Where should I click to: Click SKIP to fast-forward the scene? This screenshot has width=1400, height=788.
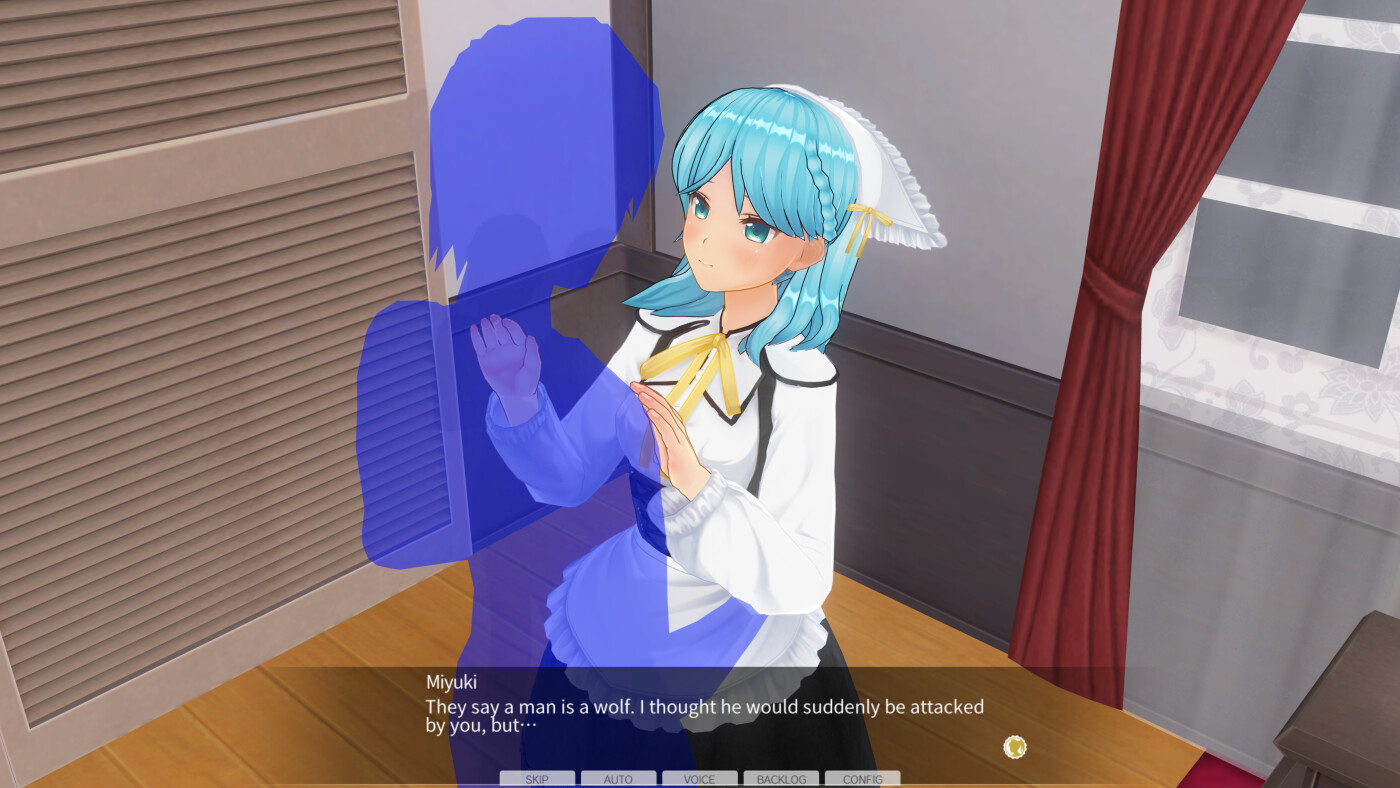point(537,778)
